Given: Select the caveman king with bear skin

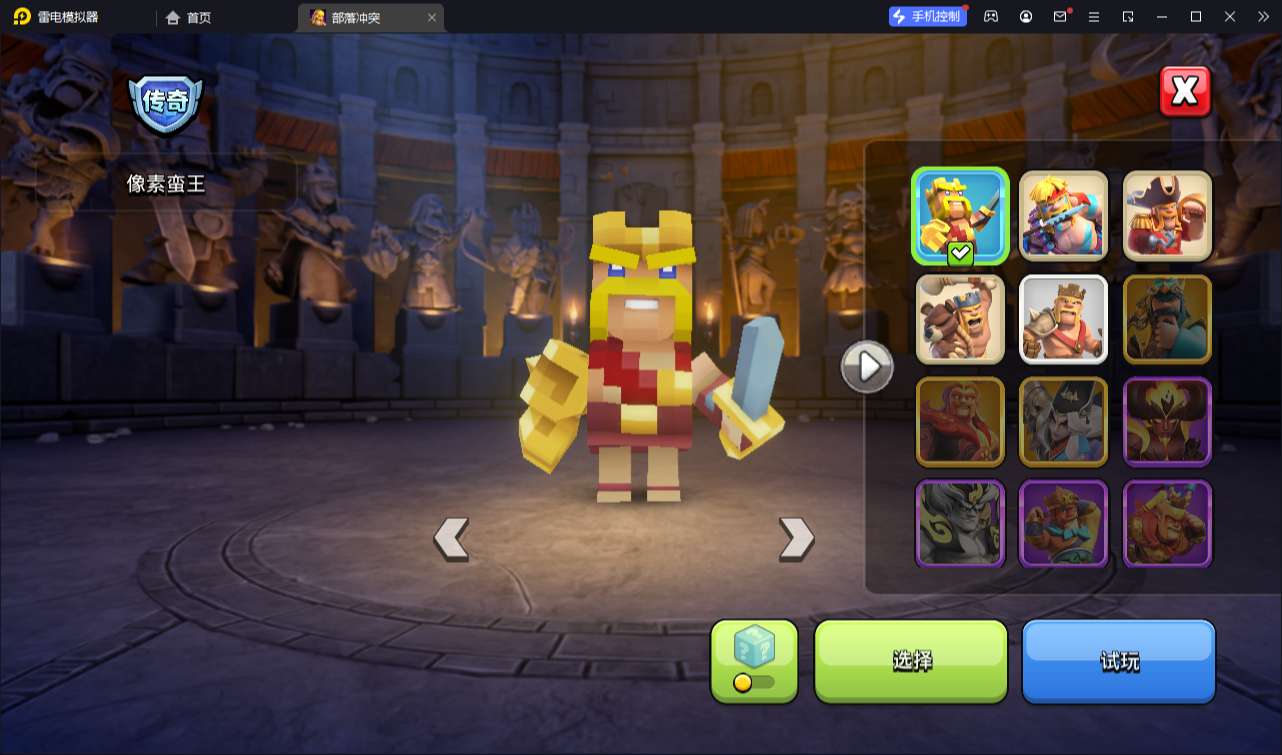Looking at the screenshot, I should (960, 320).
